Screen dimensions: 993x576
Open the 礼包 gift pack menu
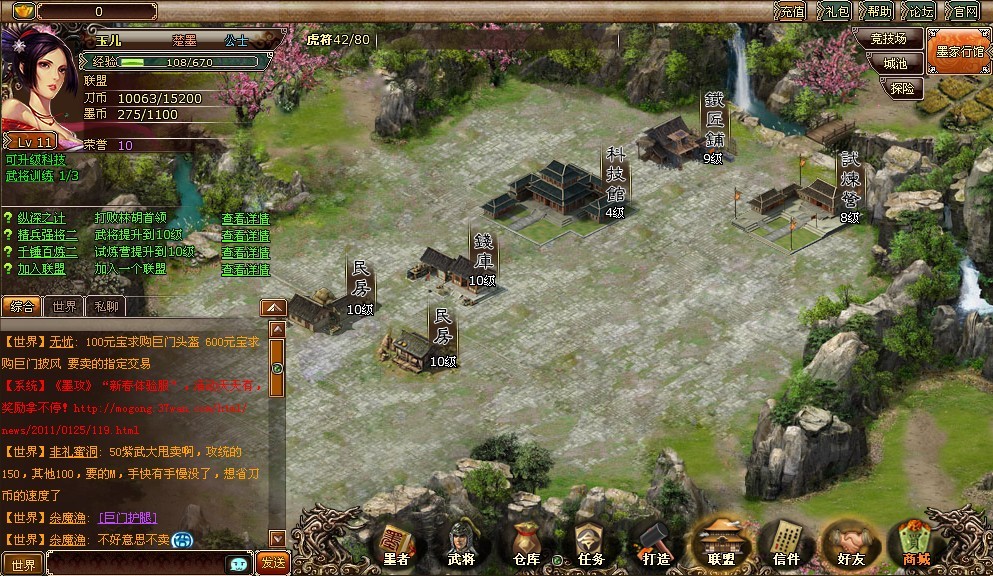[836, 12]
